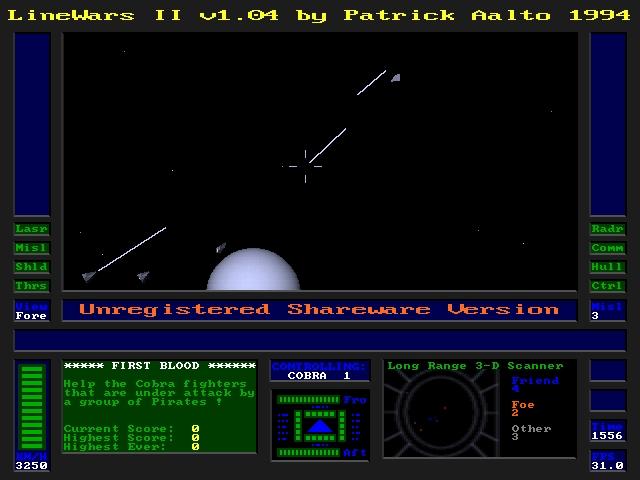
Task: Click the Unregistered Shareware Version banner
Action: [319, 310]
